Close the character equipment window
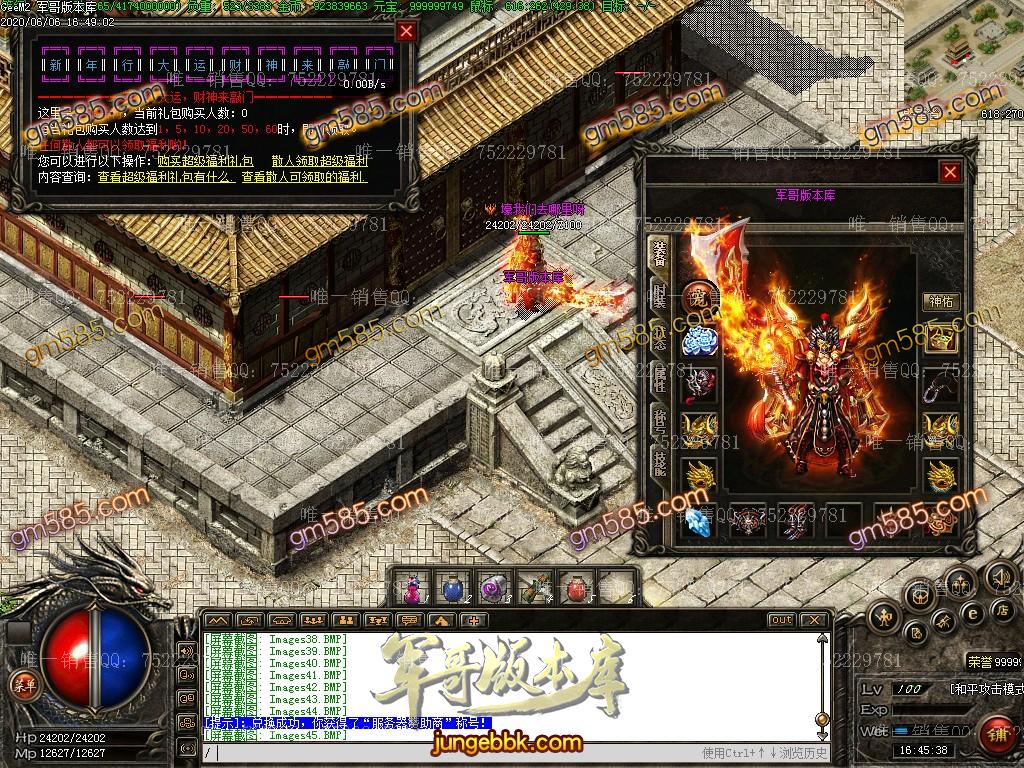The image size is (1024, 768). click(x=950, y=172)
